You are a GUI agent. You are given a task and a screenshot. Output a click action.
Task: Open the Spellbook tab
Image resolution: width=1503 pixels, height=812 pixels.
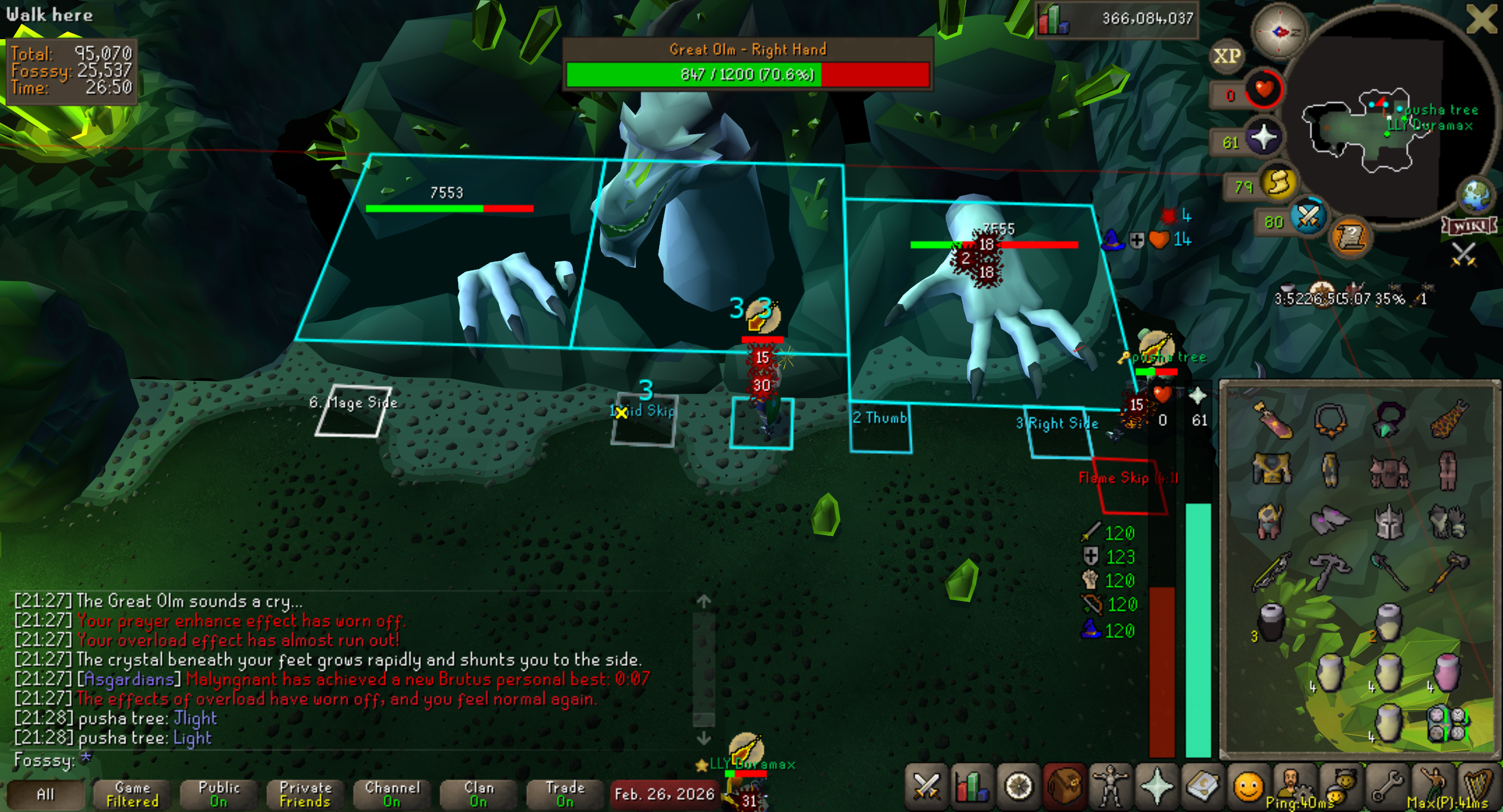pos(1202,788)
